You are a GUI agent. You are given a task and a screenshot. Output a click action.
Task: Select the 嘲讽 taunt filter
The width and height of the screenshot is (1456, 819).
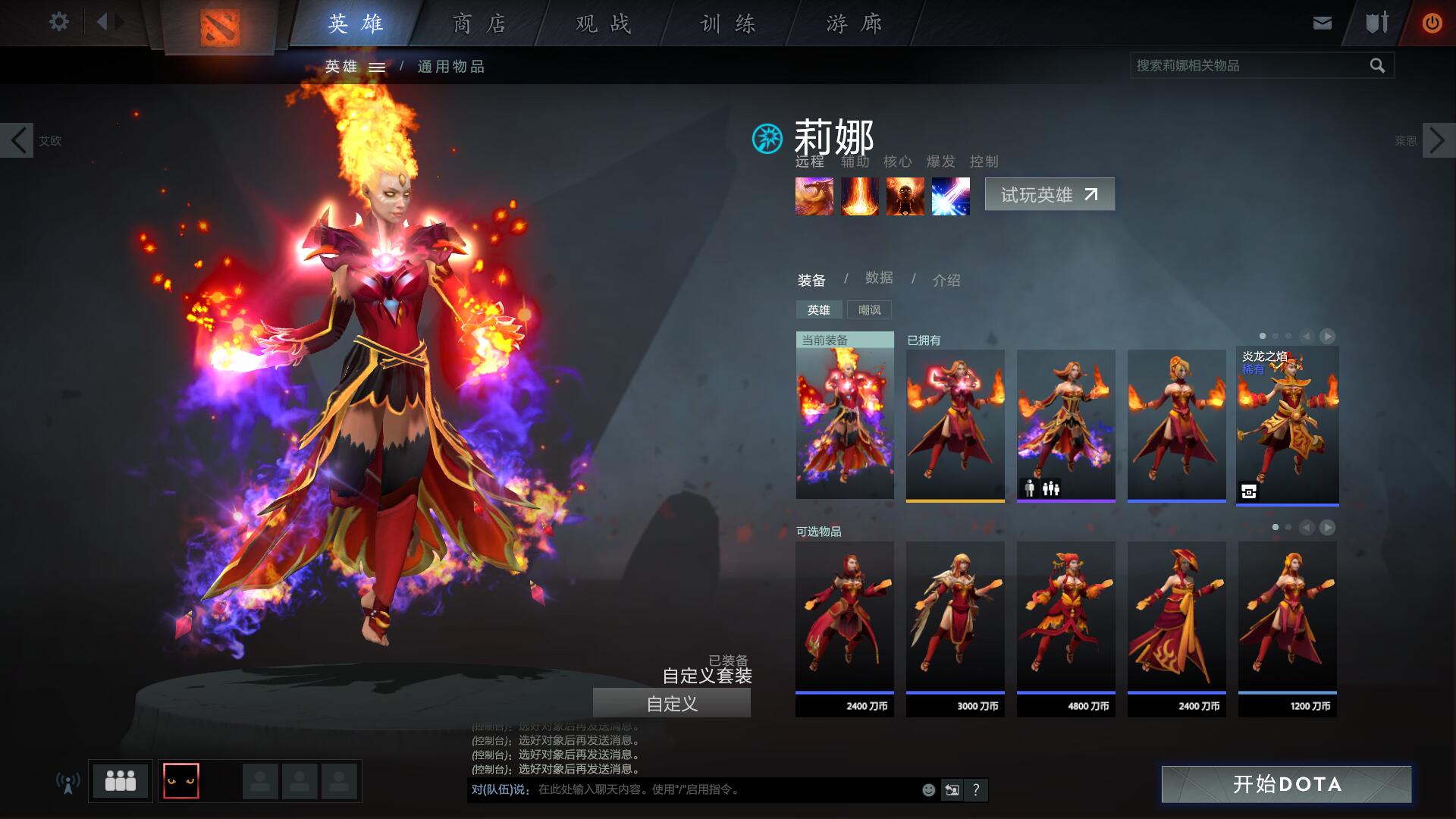[869, 309]
